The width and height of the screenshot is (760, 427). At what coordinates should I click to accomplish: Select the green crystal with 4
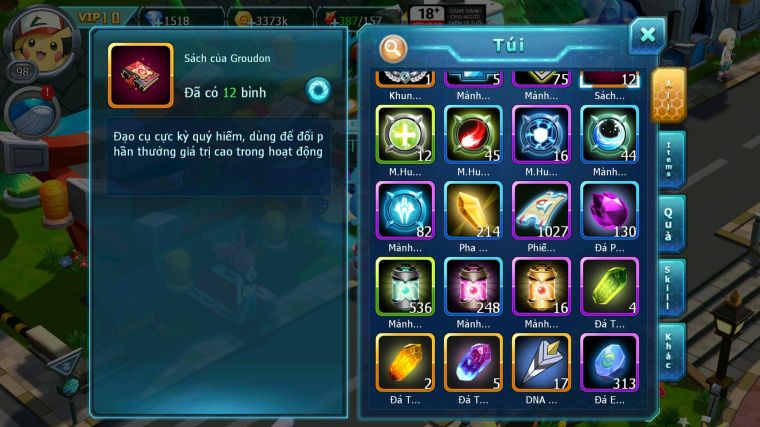[x=609, y=286]
